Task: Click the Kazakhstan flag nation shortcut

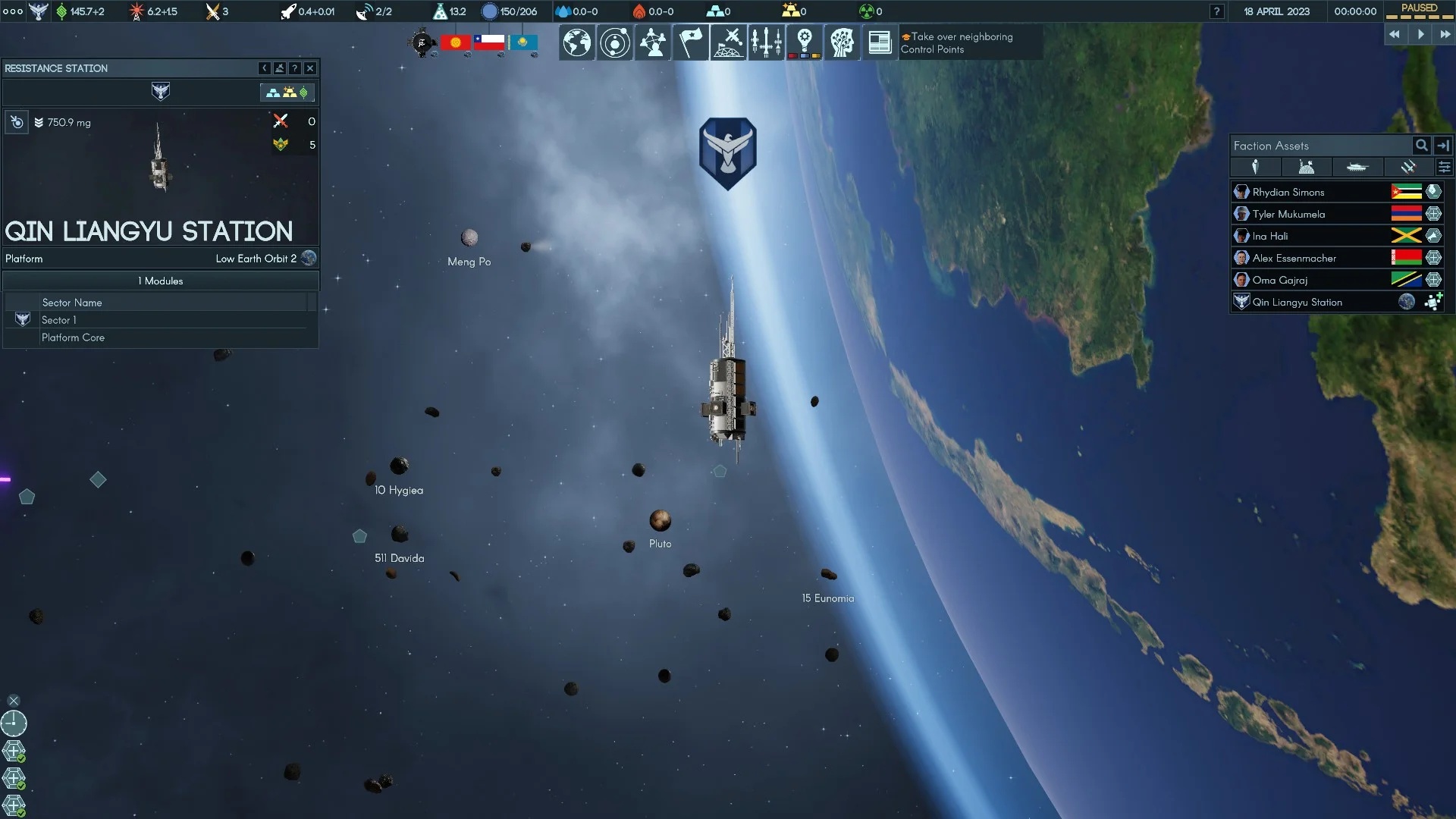Action: click(523, 42)
